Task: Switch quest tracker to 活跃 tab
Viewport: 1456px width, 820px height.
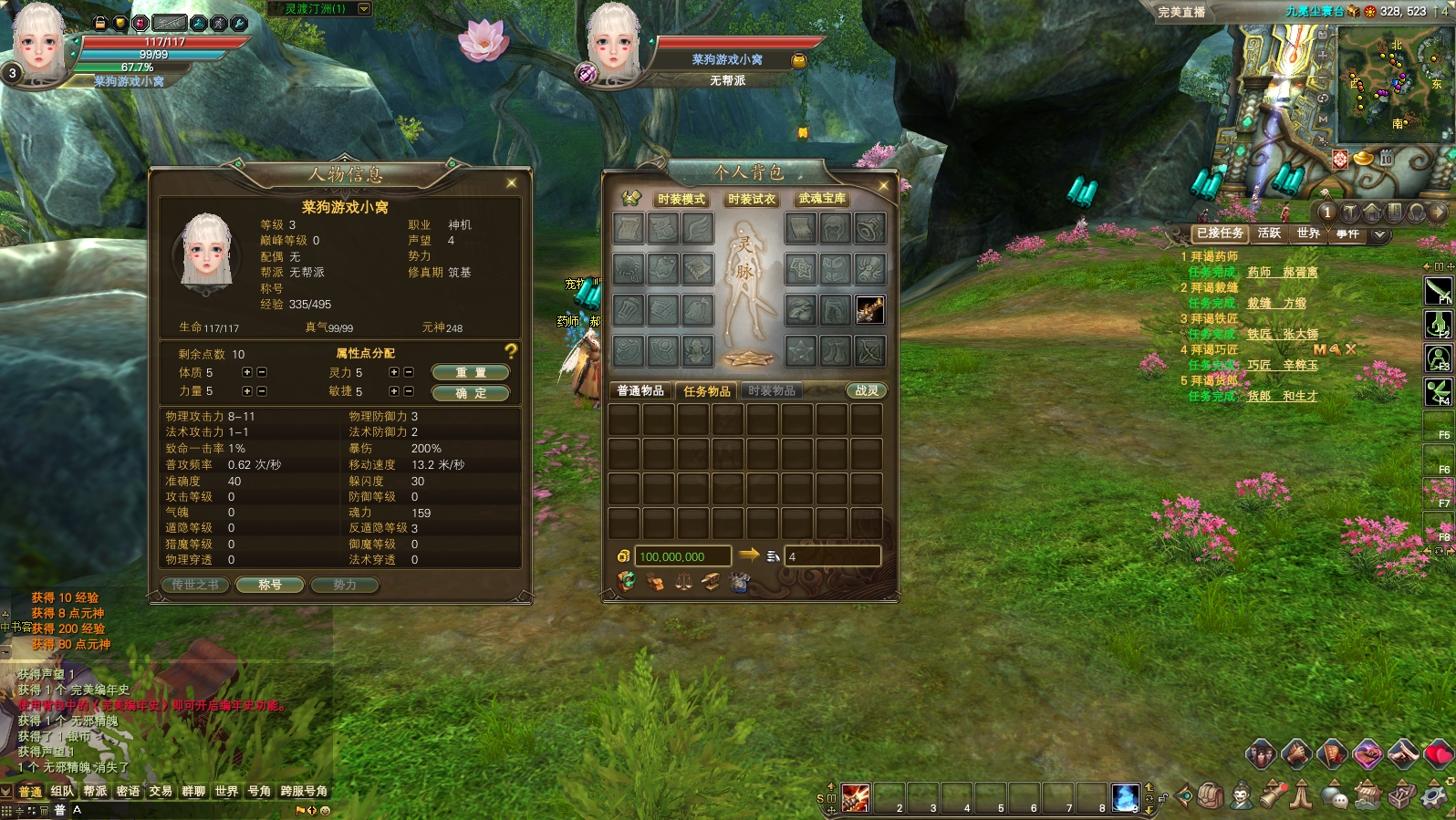Action: coord(1268,234)
